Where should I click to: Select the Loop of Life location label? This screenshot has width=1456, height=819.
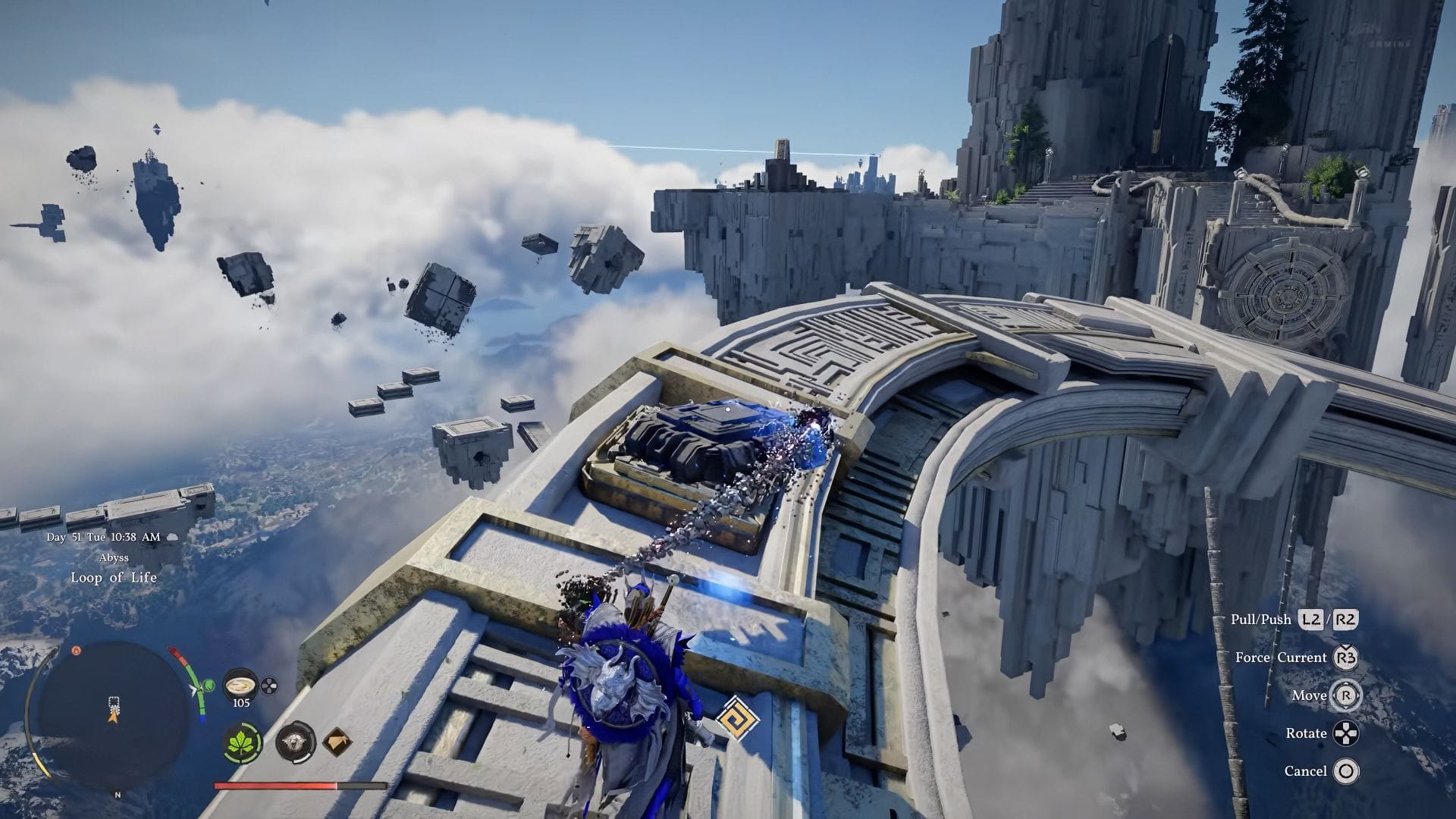(x=114, y=577)
